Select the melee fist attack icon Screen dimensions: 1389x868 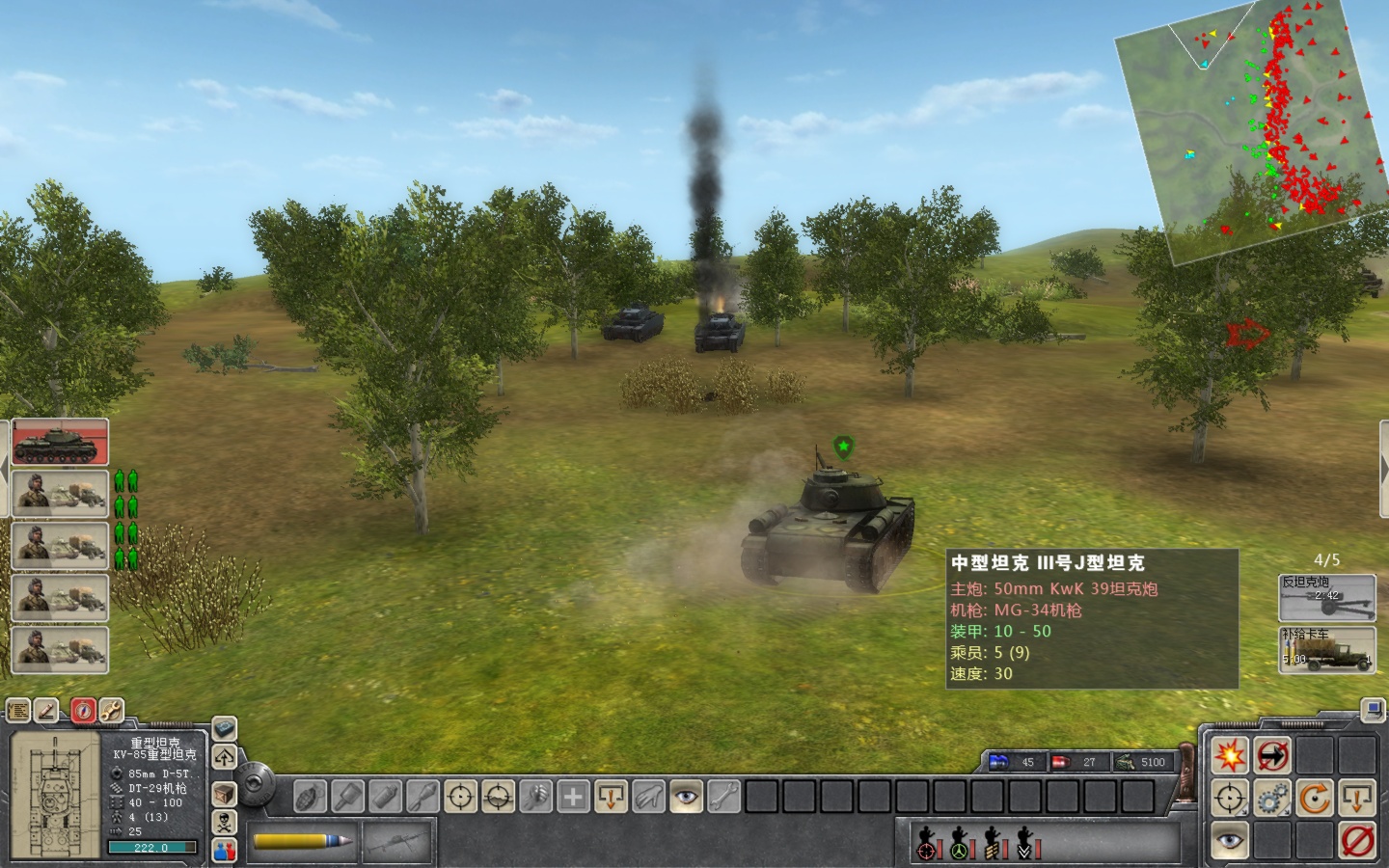537,798
